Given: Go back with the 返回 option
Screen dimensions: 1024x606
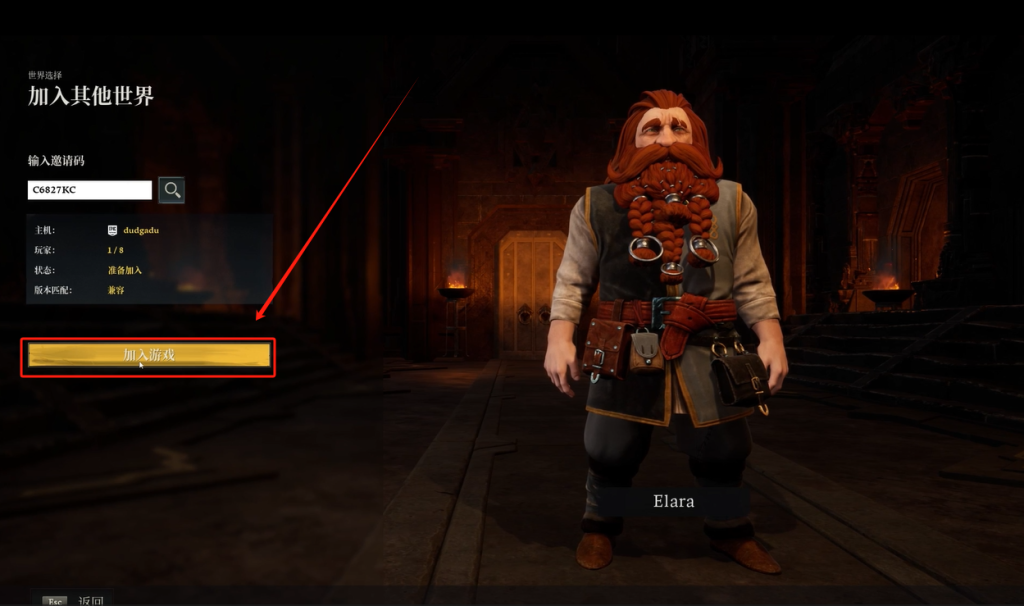Looking at the screenshot, I should [x=90, y=601].
